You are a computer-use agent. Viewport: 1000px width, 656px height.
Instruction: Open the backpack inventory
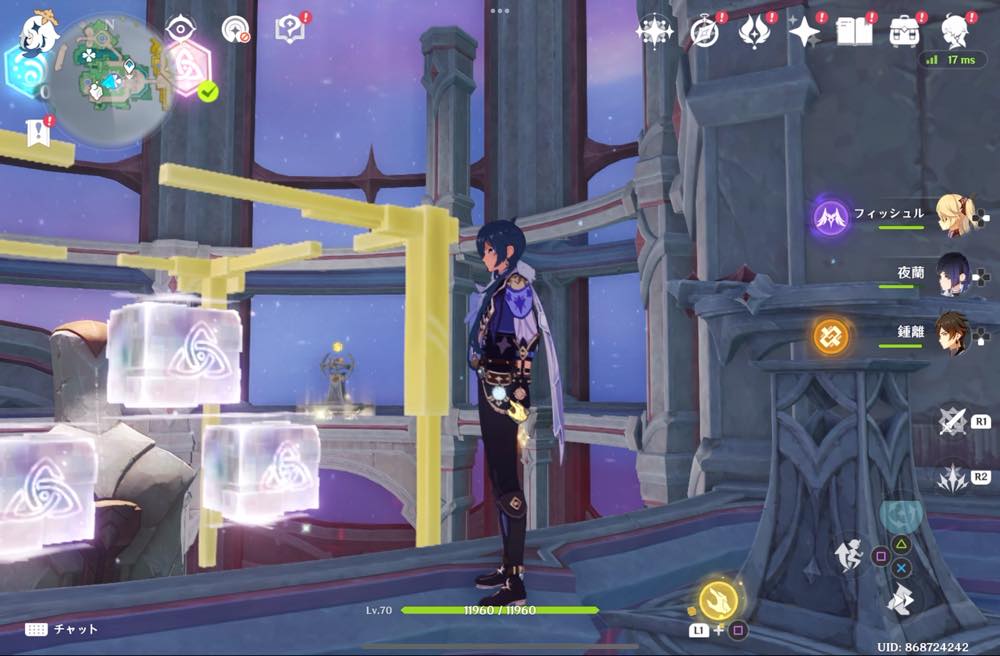(x=905, y=32)
